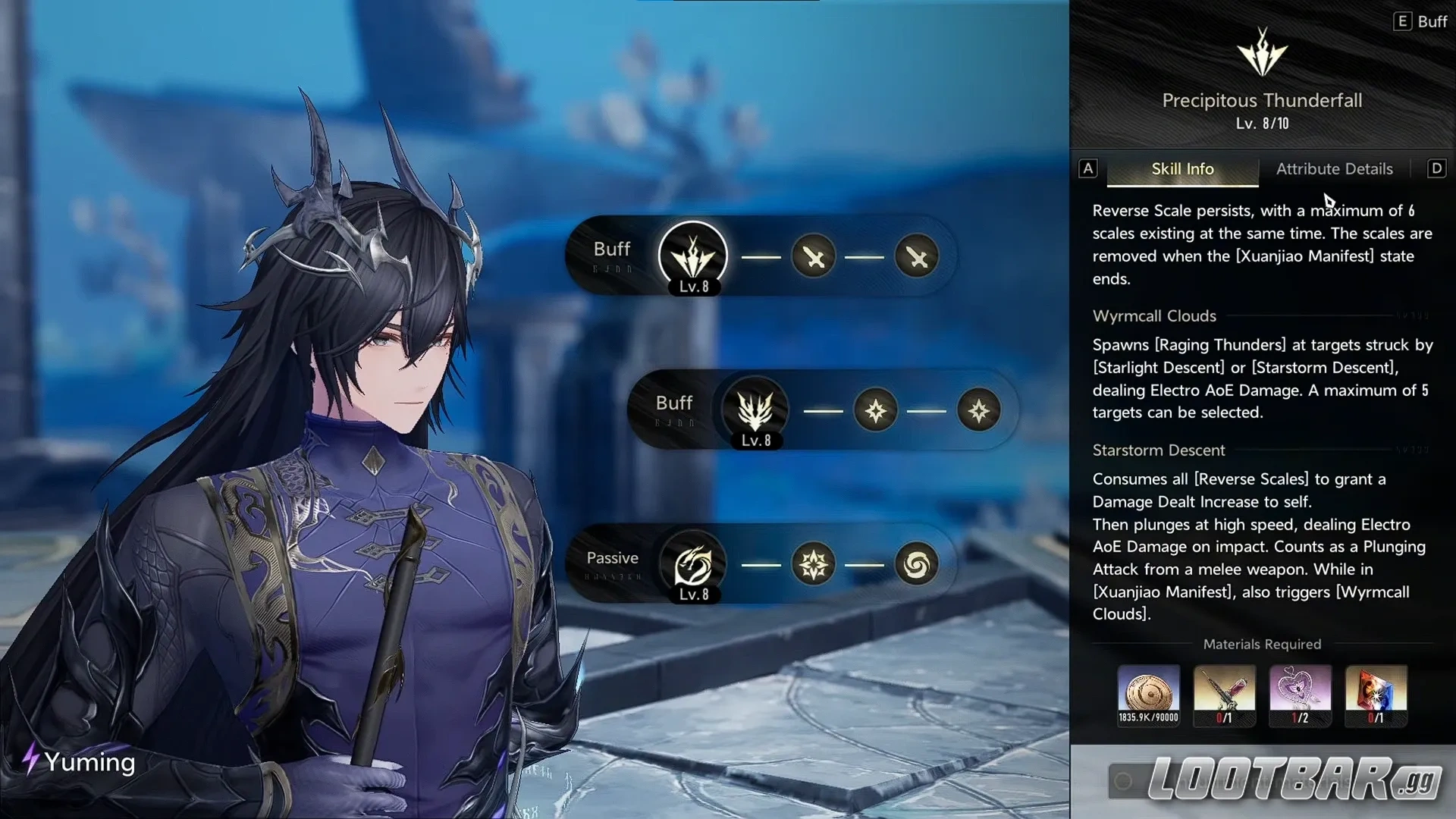Click the first crossed-swords upgrade node
The image size is (1456, 819).
pos(813,258)
